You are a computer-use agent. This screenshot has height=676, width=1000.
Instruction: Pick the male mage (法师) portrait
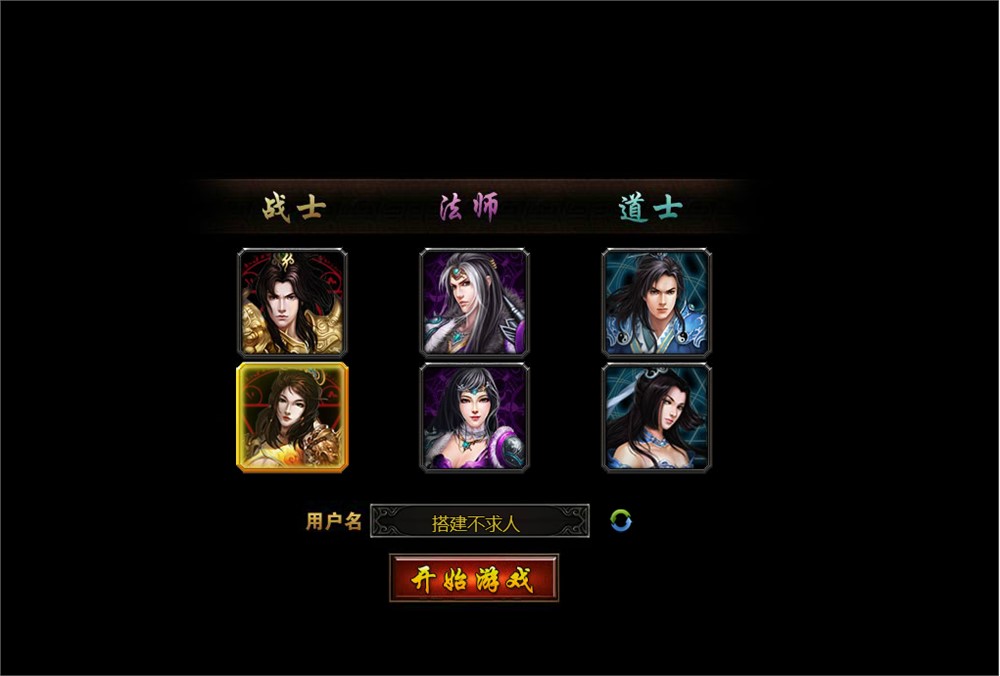474,302
